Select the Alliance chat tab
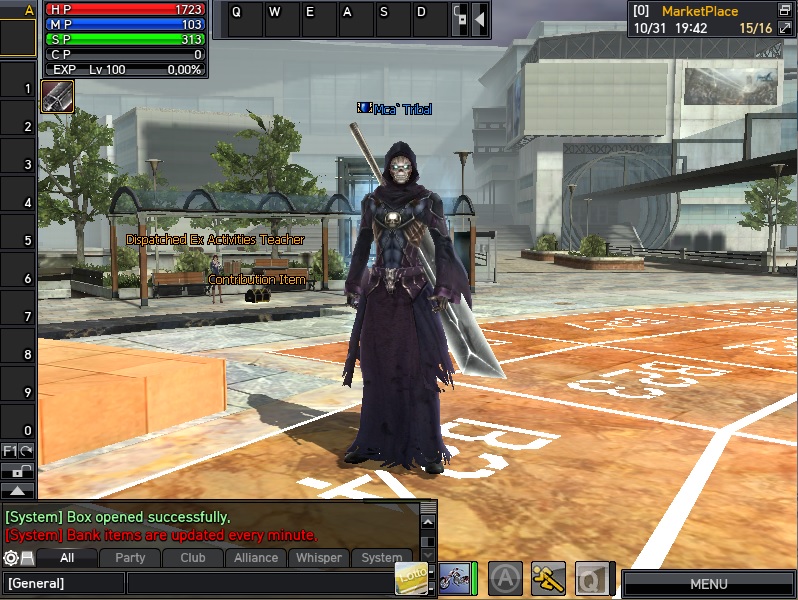Viewport: 798px width, 600px height. click(x=256, y=558)
